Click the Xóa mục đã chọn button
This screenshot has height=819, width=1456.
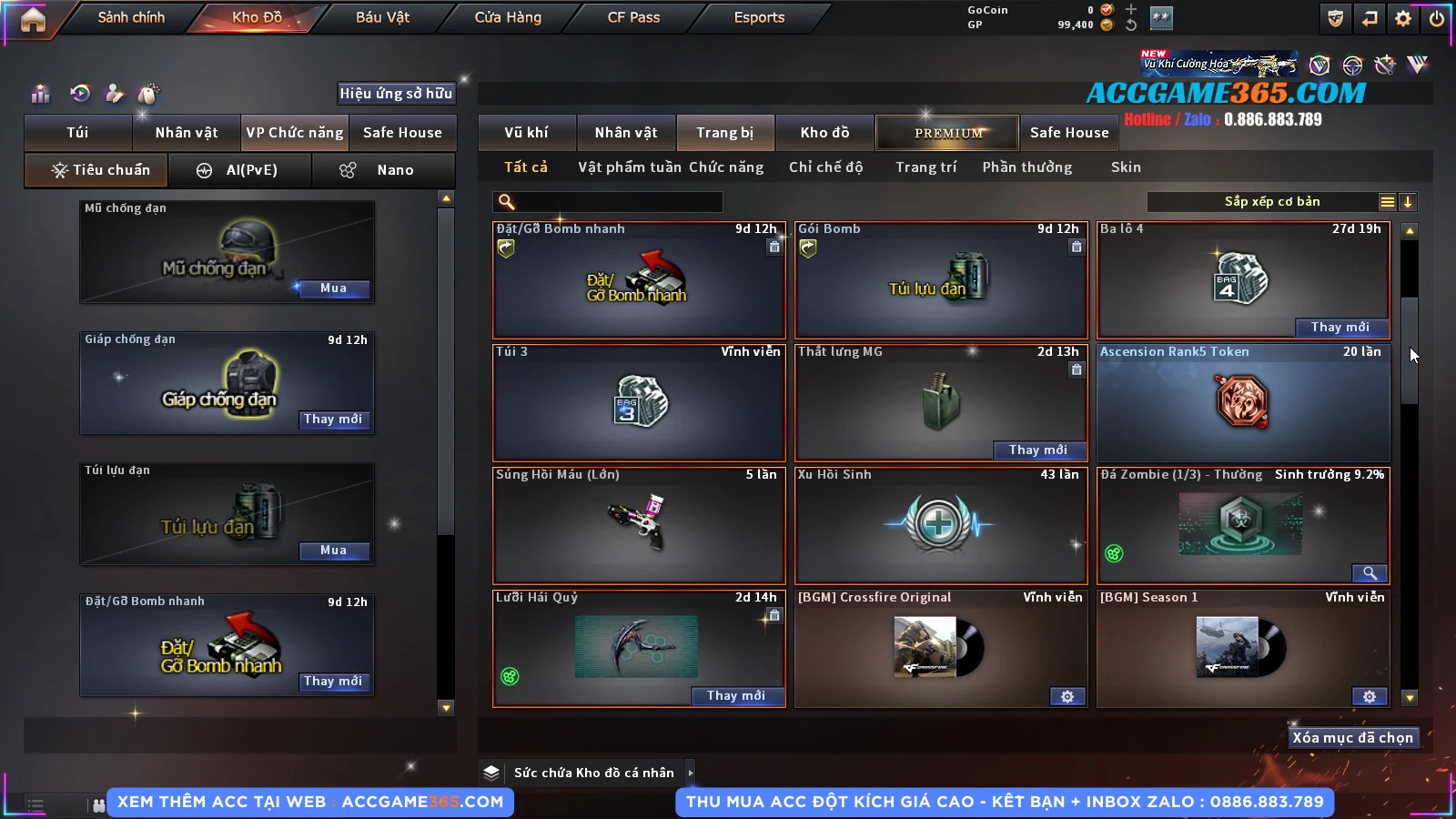(1352, 738)
